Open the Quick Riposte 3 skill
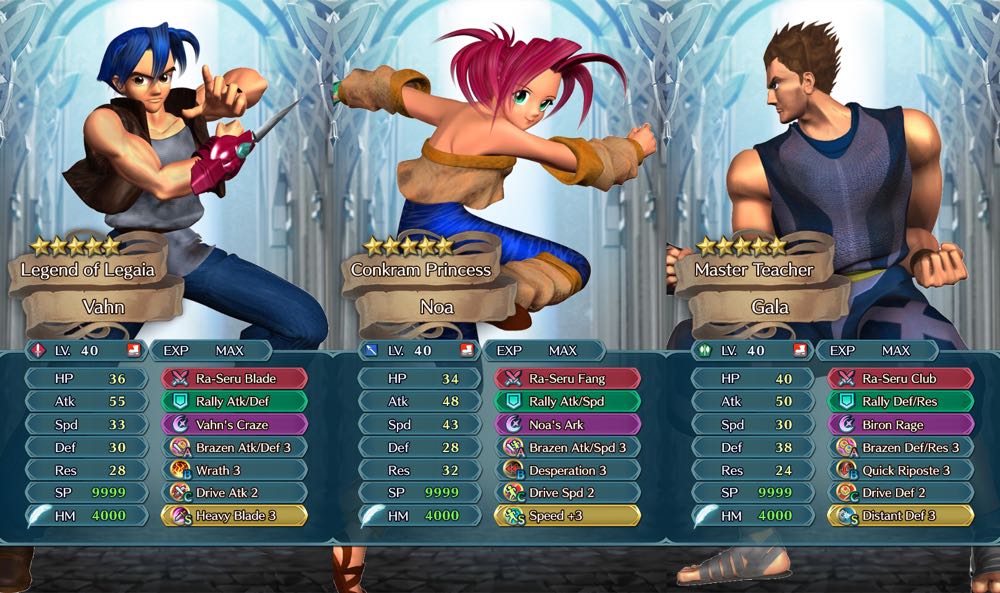The image size is (1000, 593). click(901, 470)
